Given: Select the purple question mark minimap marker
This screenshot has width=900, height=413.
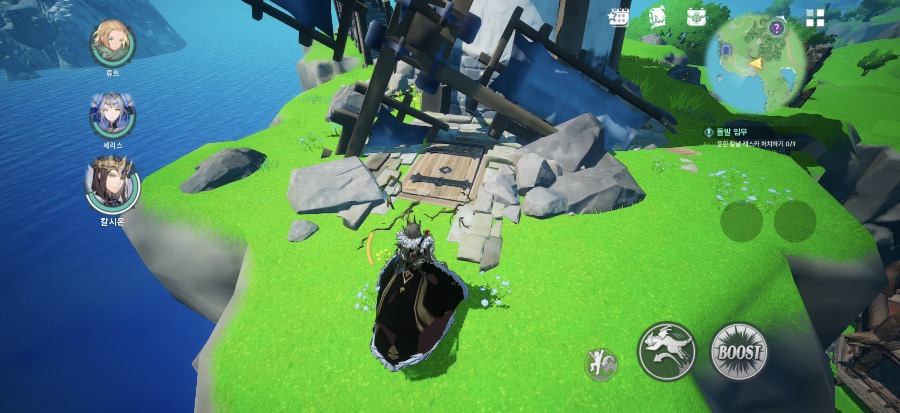Looking at the screenshot, I should coord(776,27).
